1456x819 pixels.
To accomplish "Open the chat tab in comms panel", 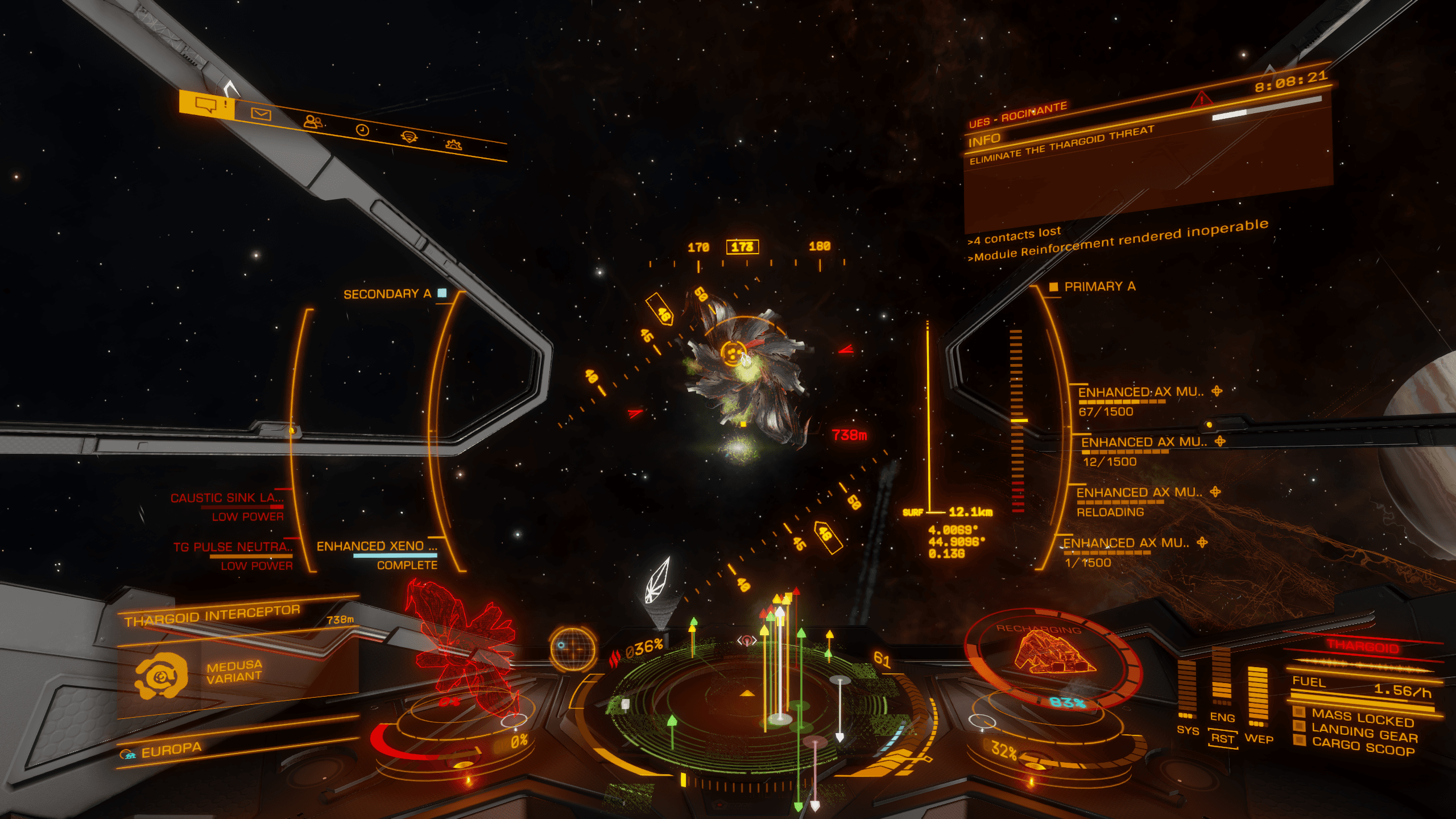I will point(206,104).
